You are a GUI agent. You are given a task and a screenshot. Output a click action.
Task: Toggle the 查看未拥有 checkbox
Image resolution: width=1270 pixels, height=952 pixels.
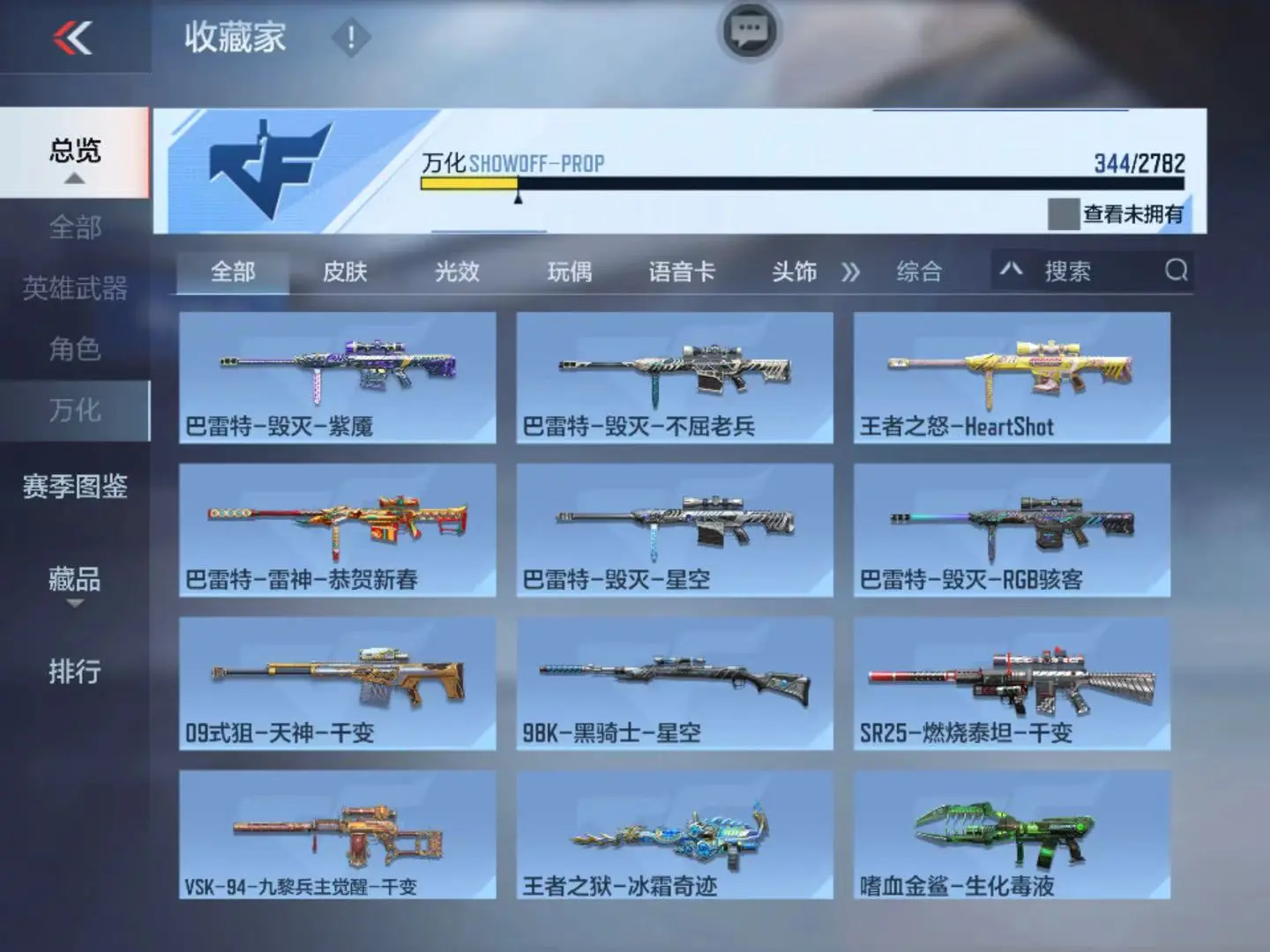pyautogui.click(x=1063, y=213)
